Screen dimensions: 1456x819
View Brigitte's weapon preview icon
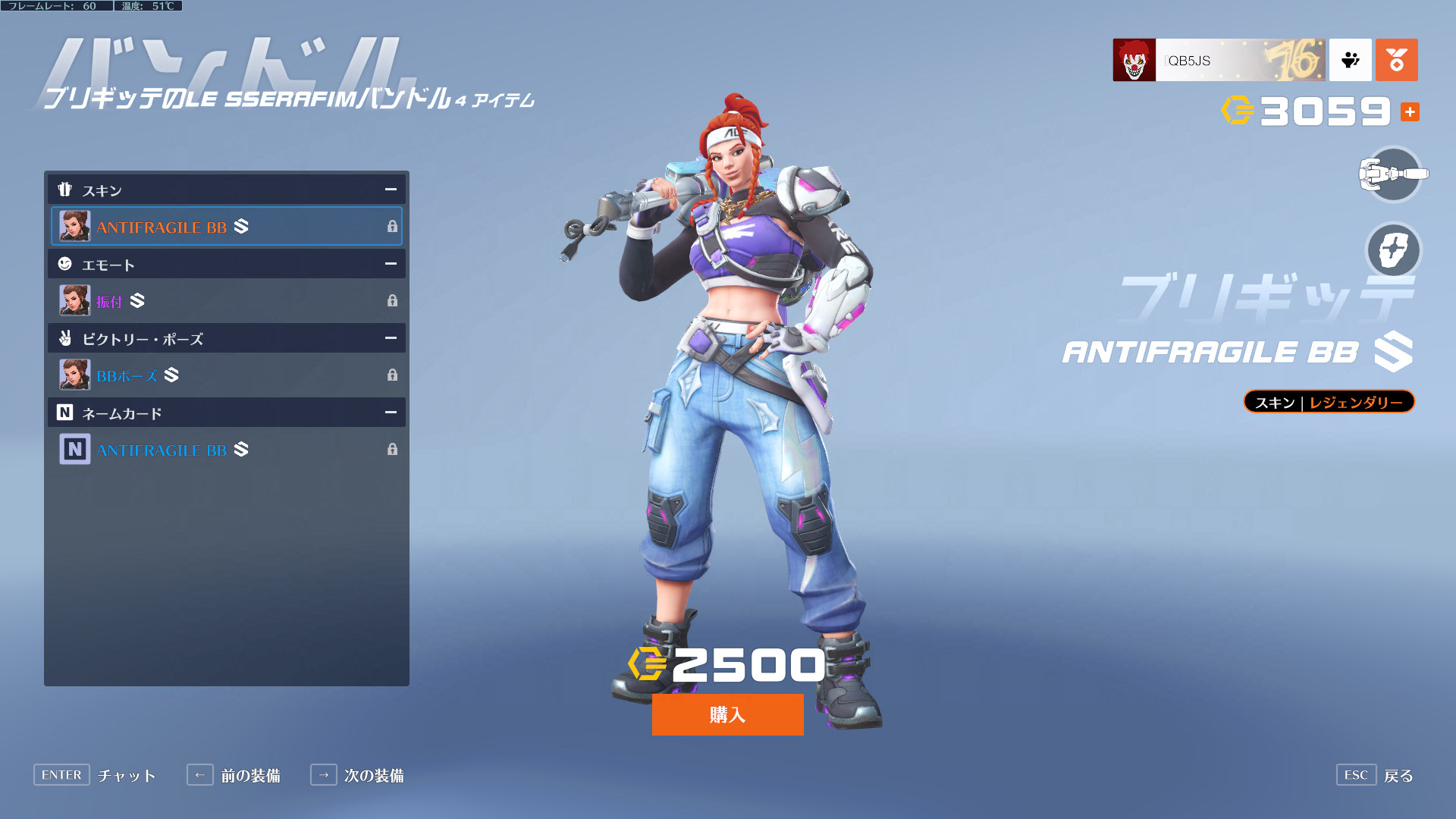pyautogui.click(x=1393, y=174)
